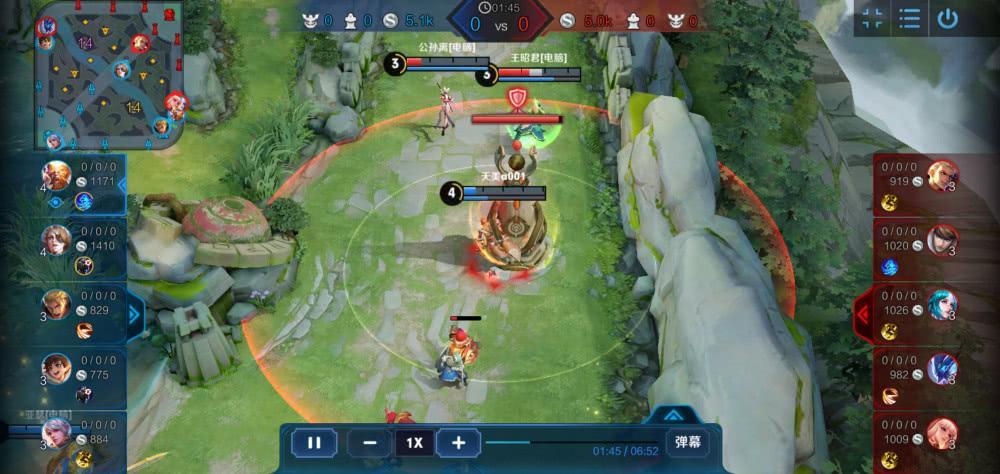Open the minimap in the corner
This screenshot has width=1000, height=474.
click(109, 75)
